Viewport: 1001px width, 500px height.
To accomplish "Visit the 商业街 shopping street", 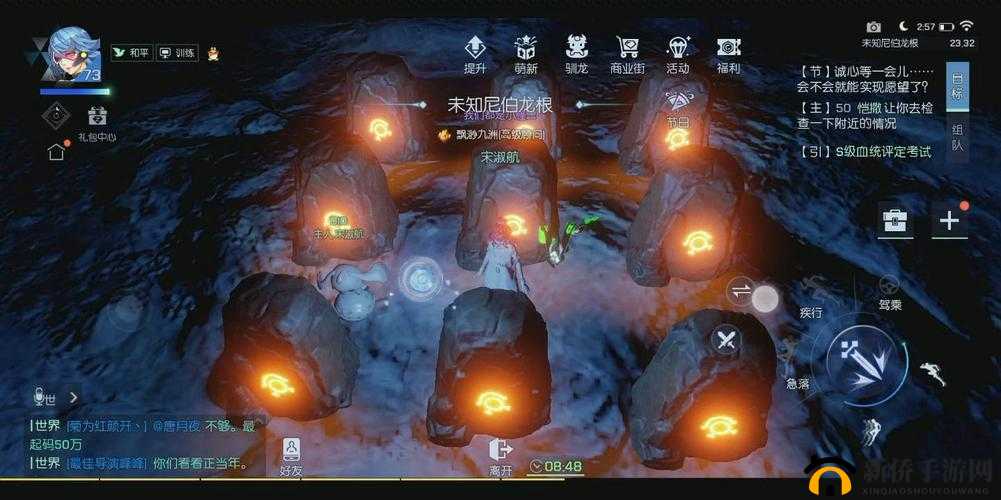I will 628,54.
